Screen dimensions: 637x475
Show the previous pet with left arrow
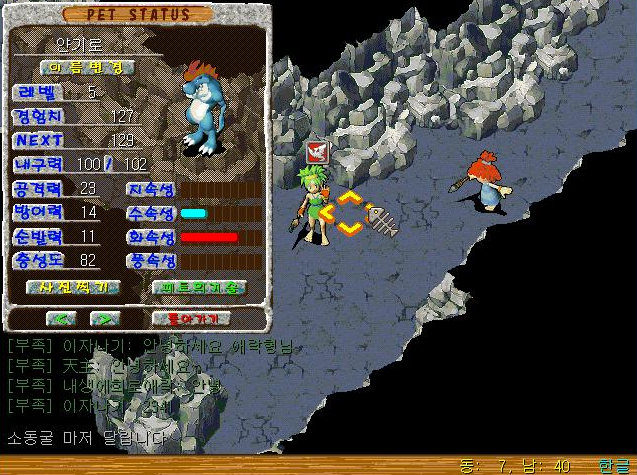[63, 318]
